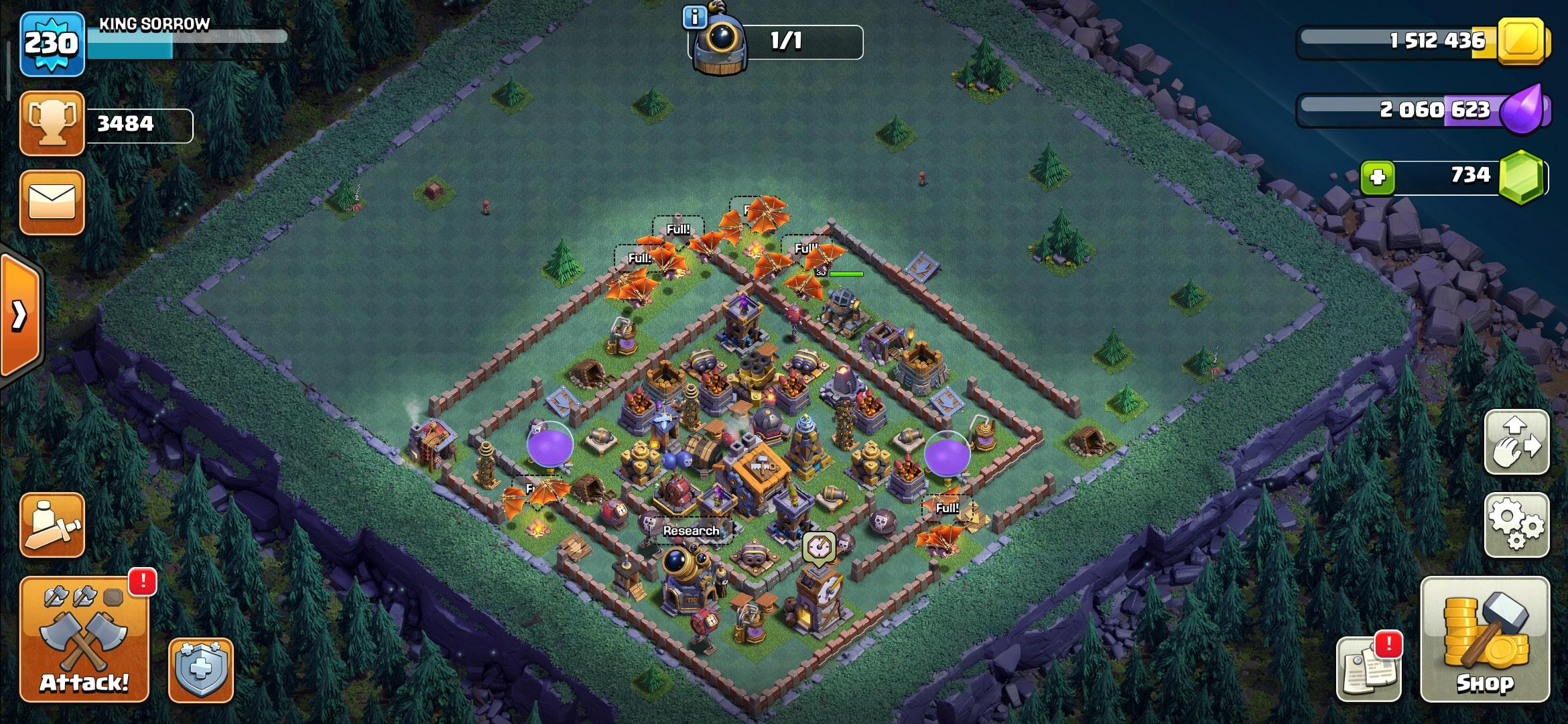Open the base layout editor
Viewport: 1568px width, 724px height.
click(1516, 442)
